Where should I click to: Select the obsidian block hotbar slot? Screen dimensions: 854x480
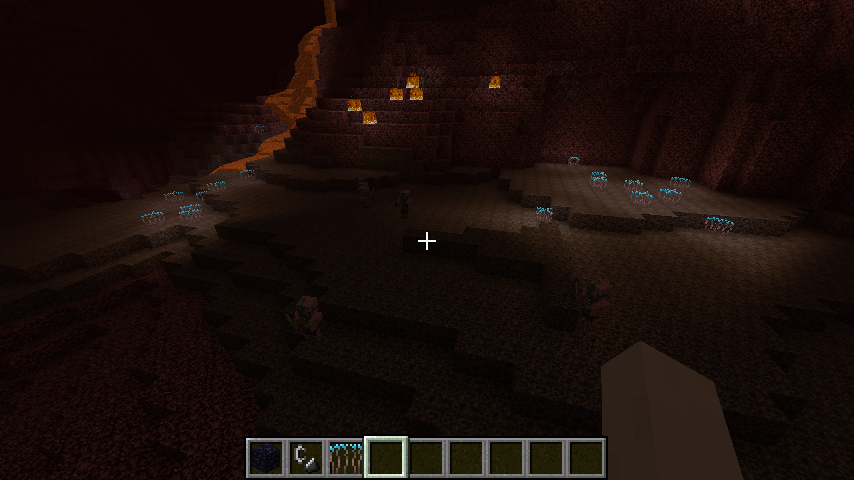pyautogui.click(x=265, y=458)
